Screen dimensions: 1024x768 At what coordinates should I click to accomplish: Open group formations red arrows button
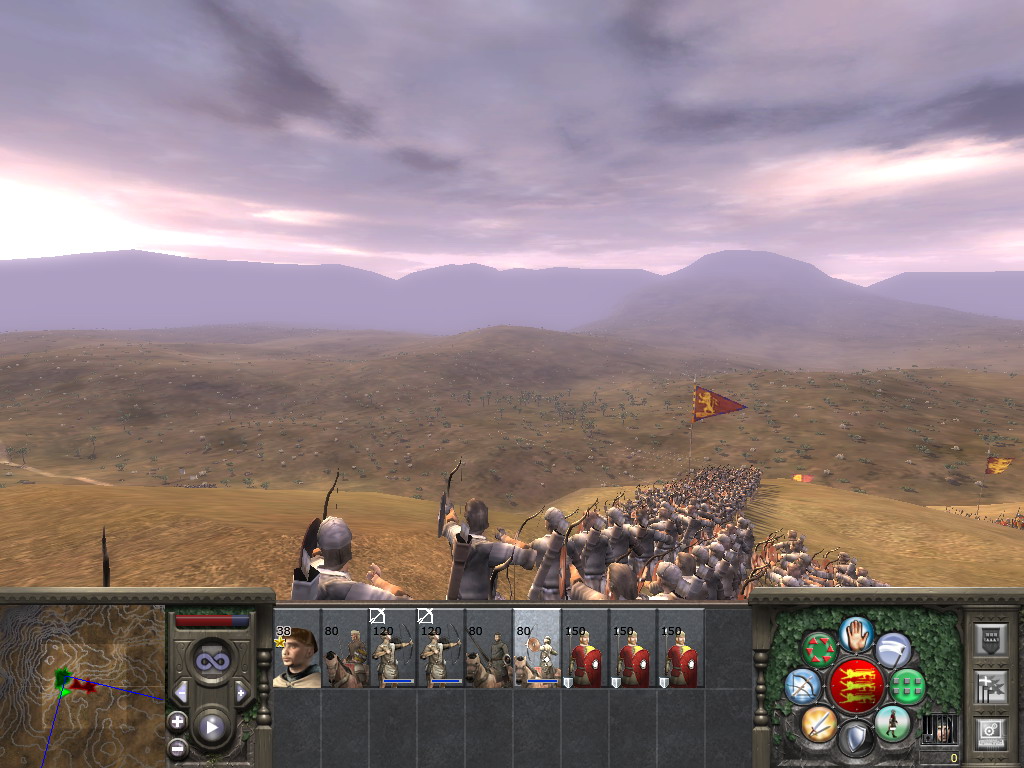819,650
